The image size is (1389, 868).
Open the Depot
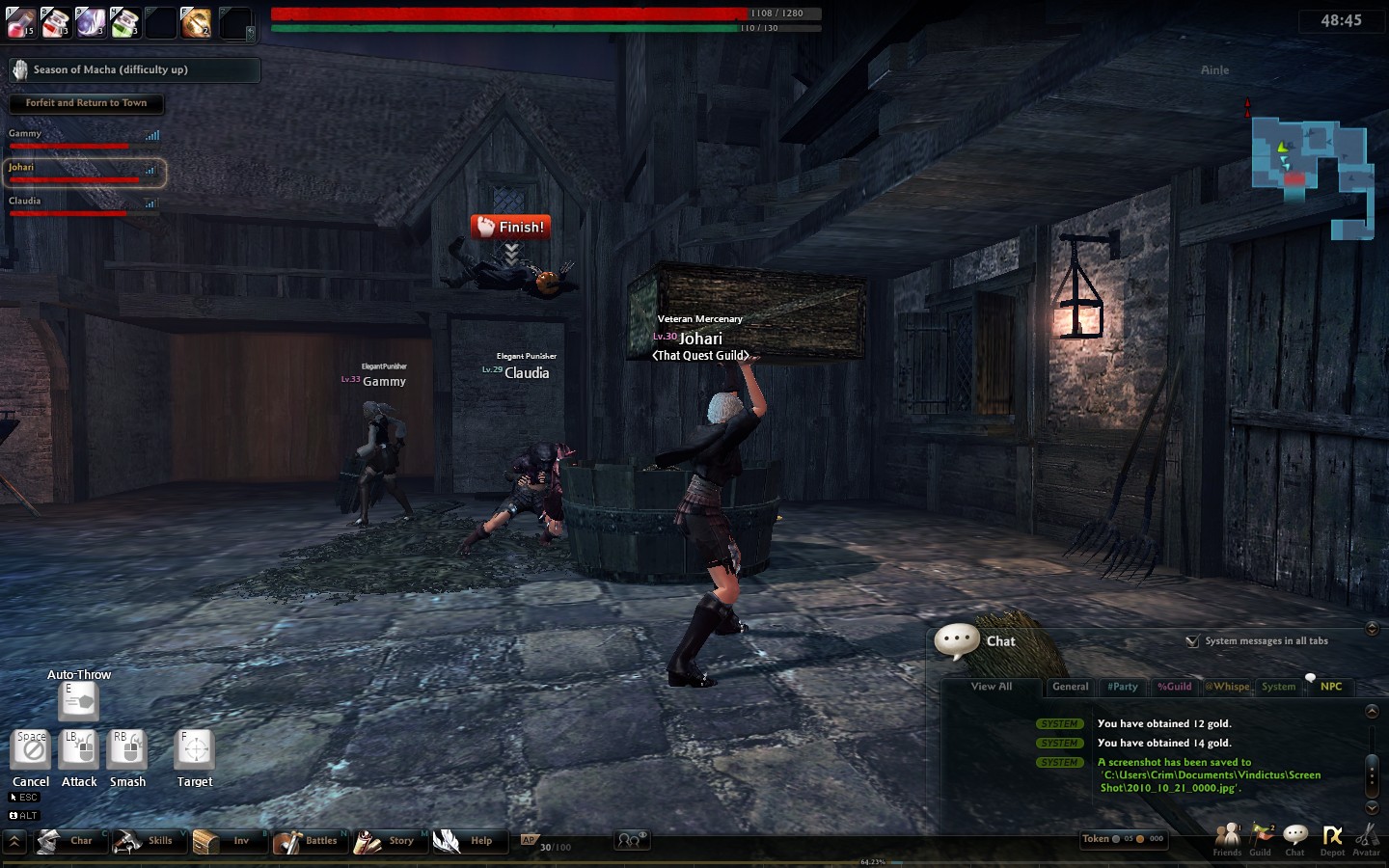click(x=1332, y=838)
